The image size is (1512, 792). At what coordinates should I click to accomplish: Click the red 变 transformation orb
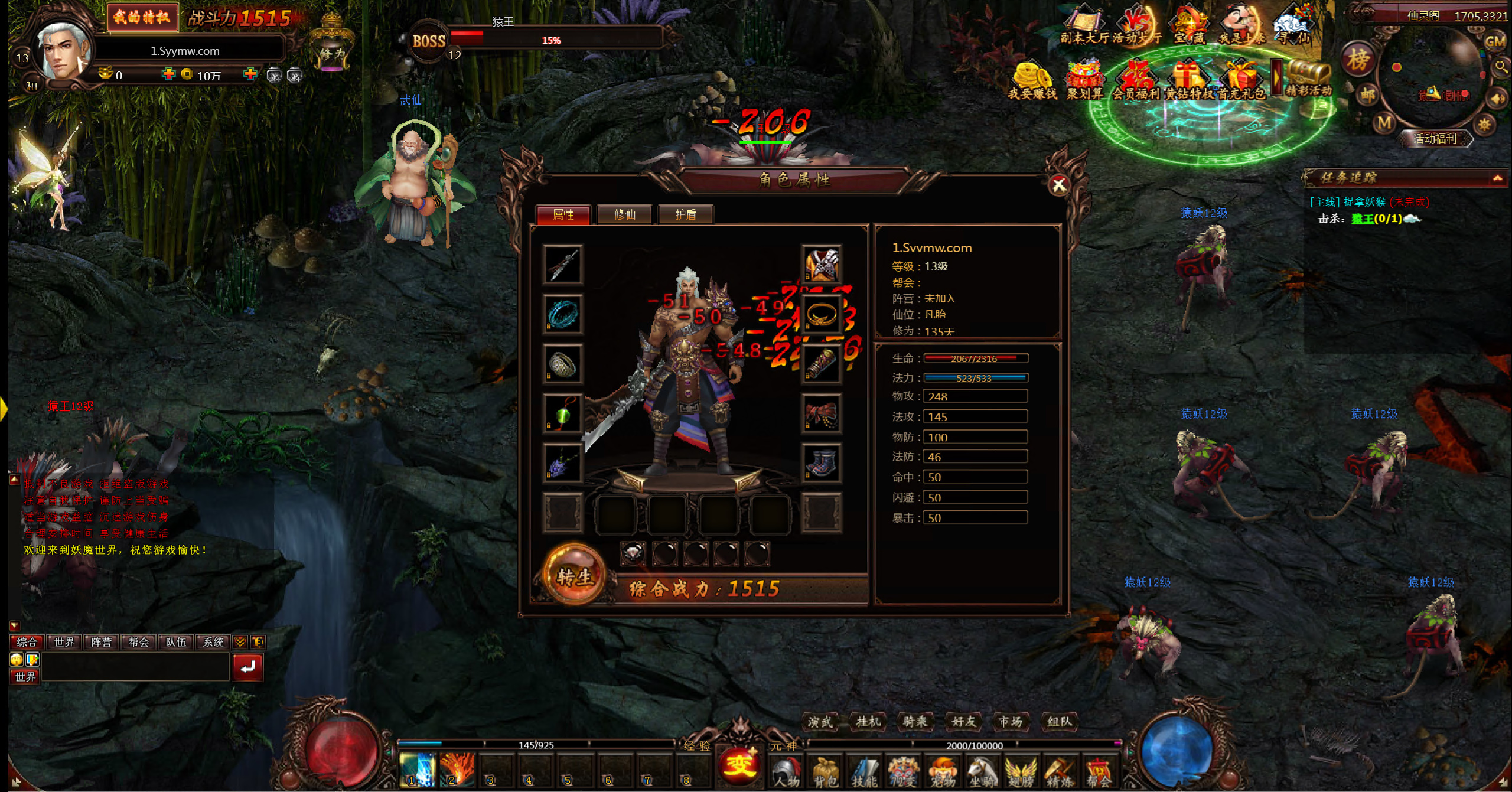pos(738,764)
